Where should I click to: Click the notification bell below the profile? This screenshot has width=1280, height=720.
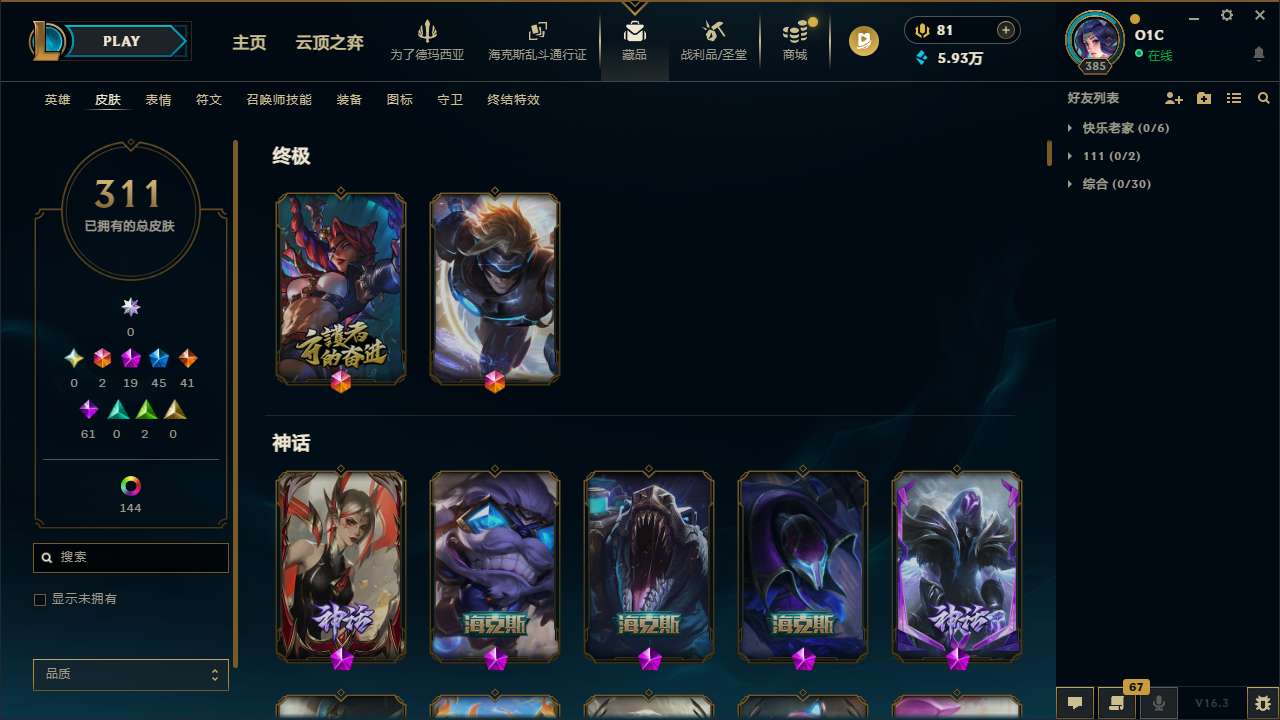(x=1258, y=53)
